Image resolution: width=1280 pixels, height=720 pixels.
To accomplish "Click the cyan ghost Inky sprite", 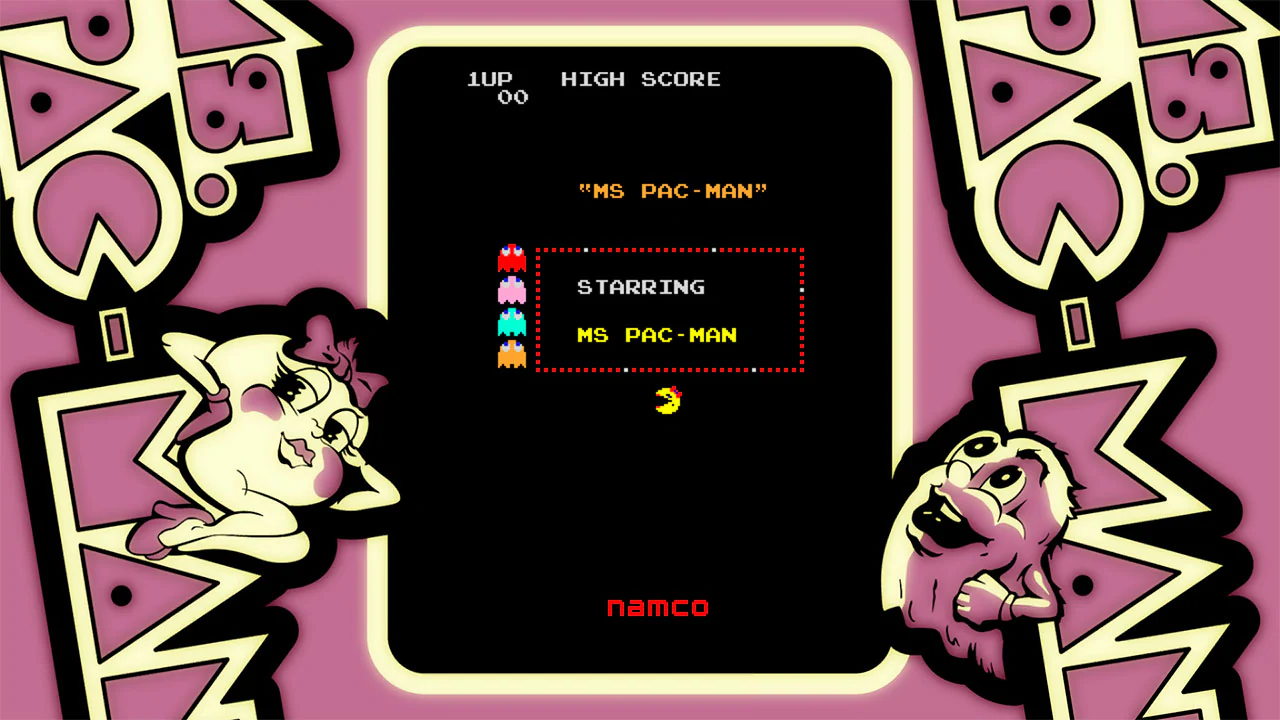I will coord(511,322).
